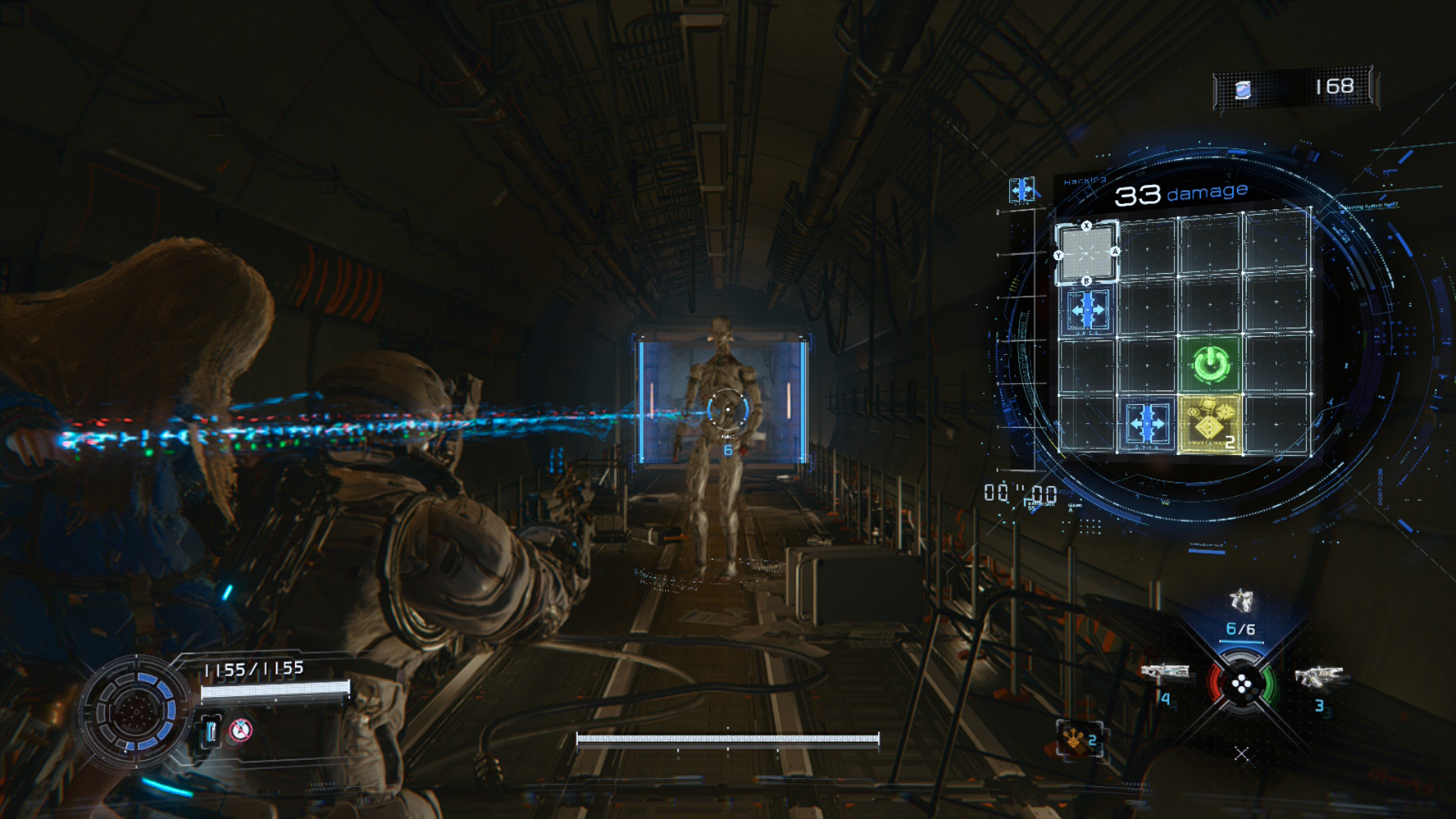Switch to the top weapon with 6/6 ammo

[x=1241, y=602]
